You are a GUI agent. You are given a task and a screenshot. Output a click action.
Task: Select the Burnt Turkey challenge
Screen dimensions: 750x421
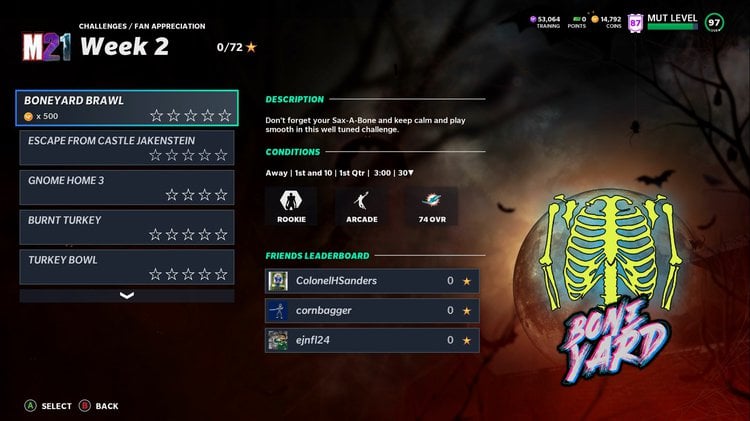coord(127,227)
